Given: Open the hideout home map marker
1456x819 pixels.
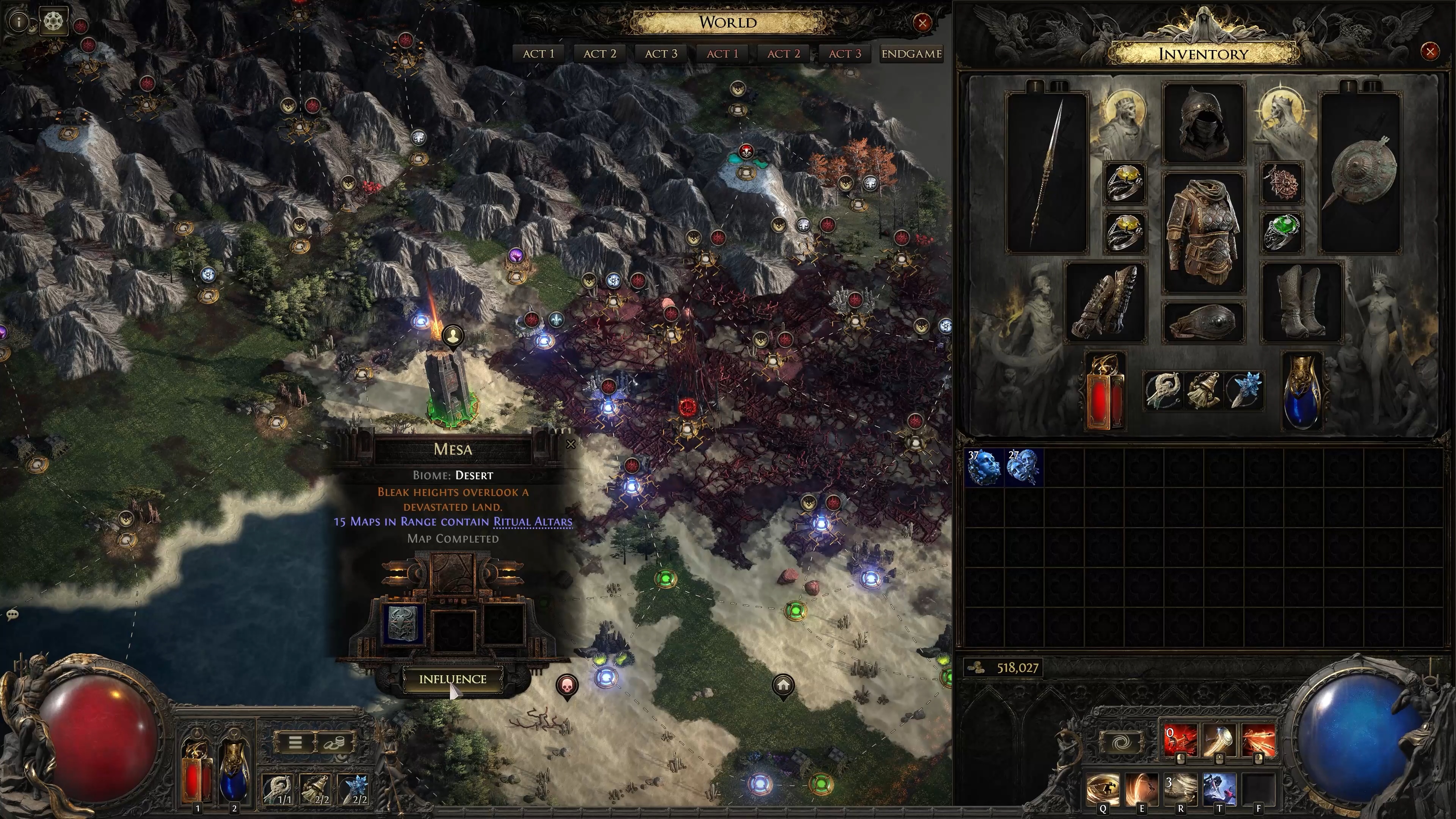Looking at the screenshot, I should [x=783, y=686].
